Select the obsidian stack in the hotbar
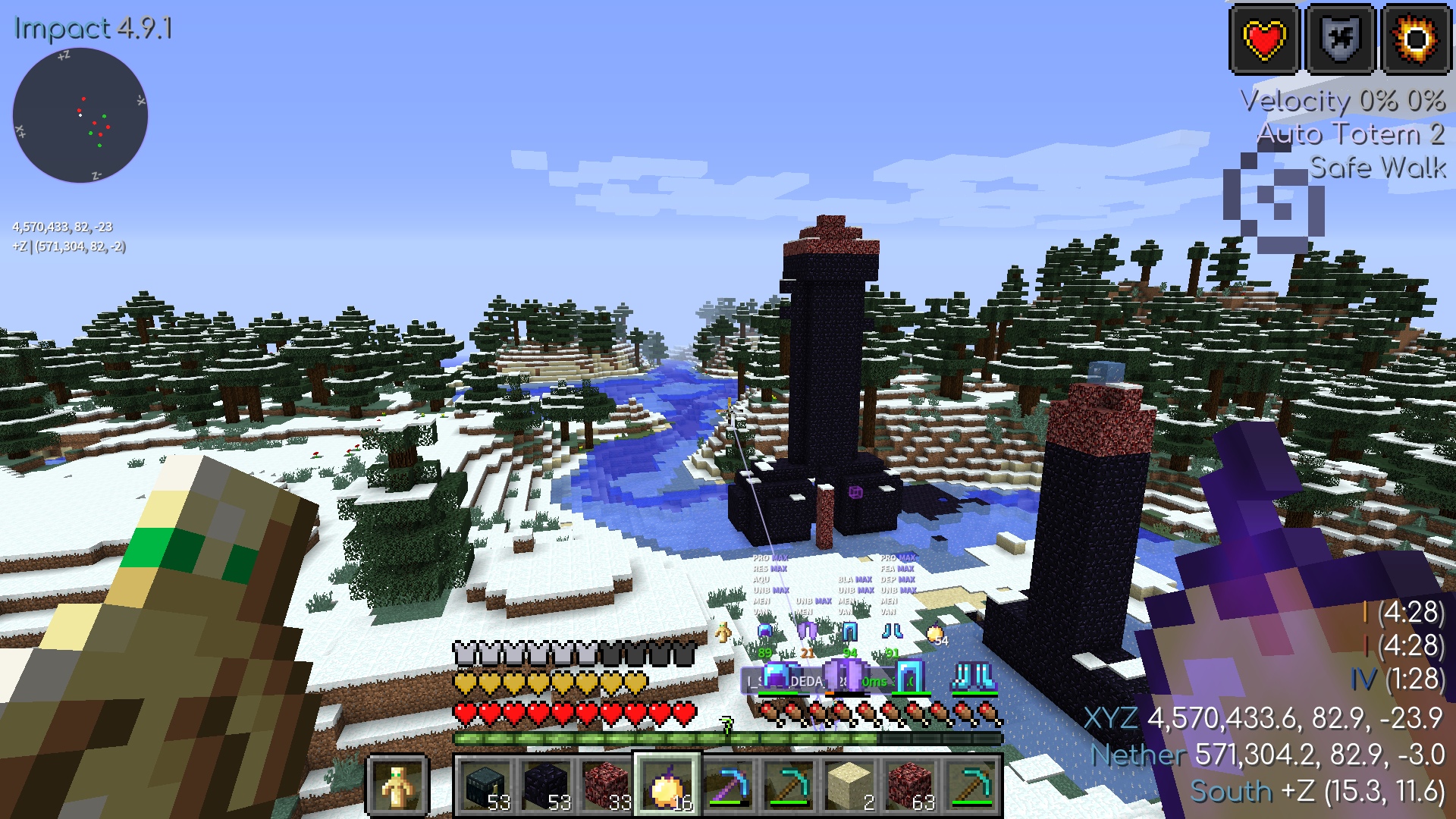This screenshot has height=819, width=1456. (546, 786)
